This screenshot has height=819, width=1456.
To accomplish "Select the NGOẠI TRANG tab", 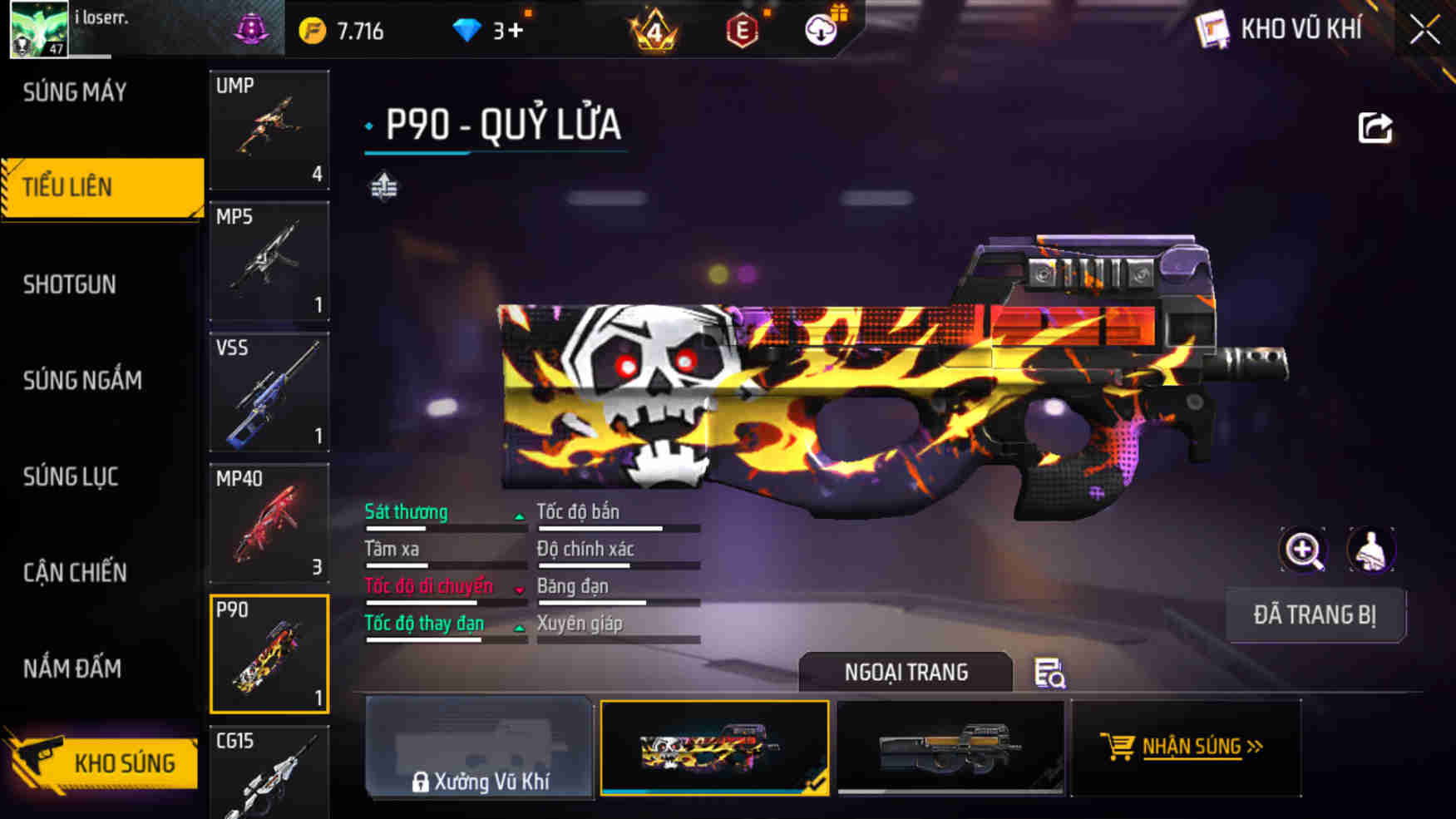I will pos(906,672).
